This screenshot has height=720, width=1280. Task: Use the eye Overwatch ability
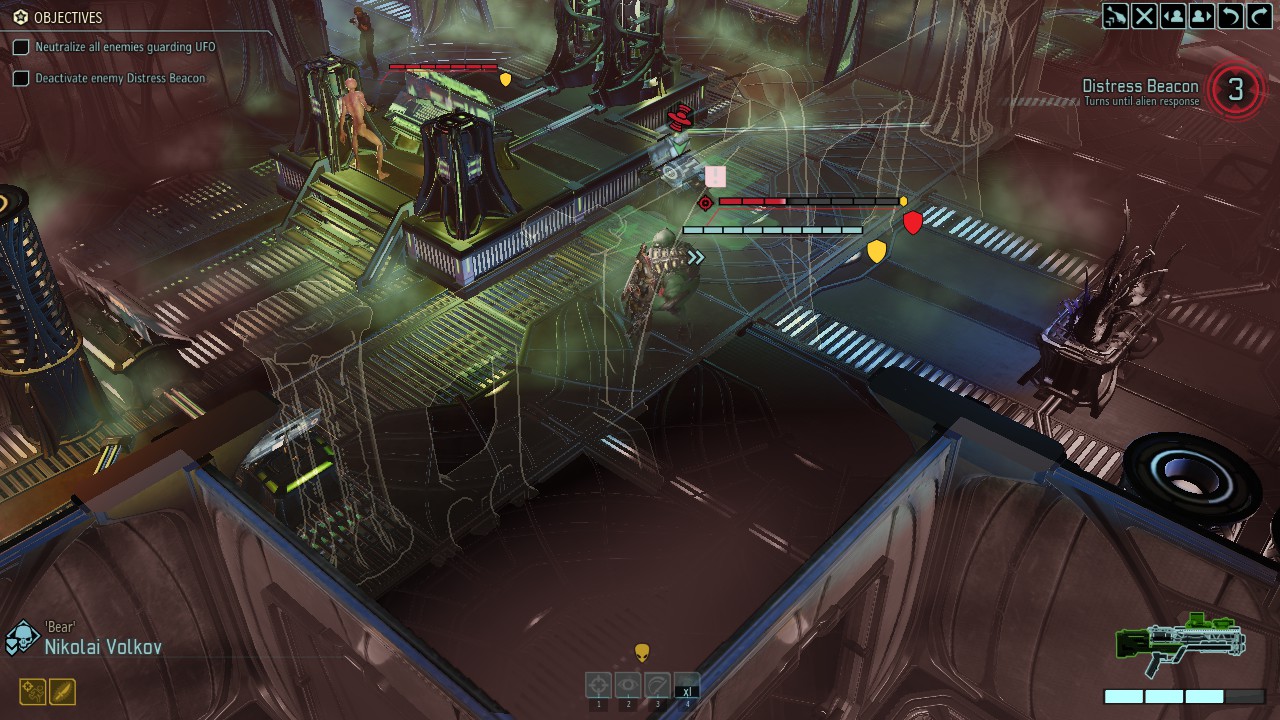tap(628, 686)
